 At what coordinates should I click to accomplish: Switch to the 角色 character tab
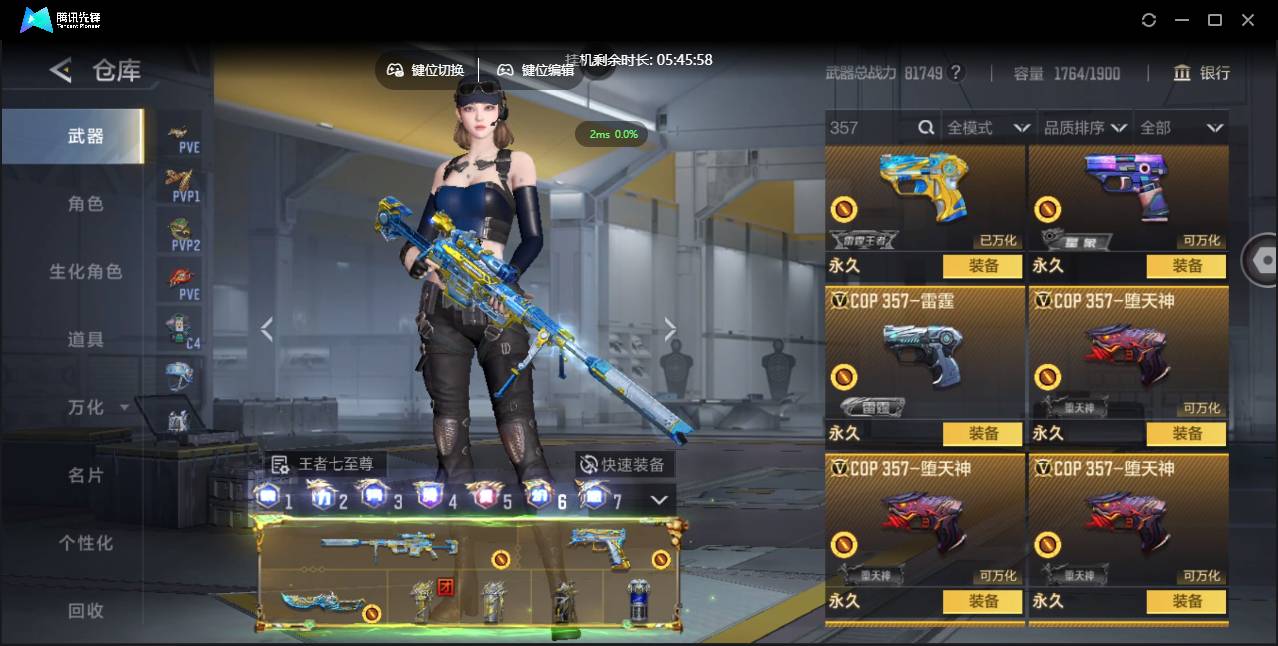coord(85,204)
